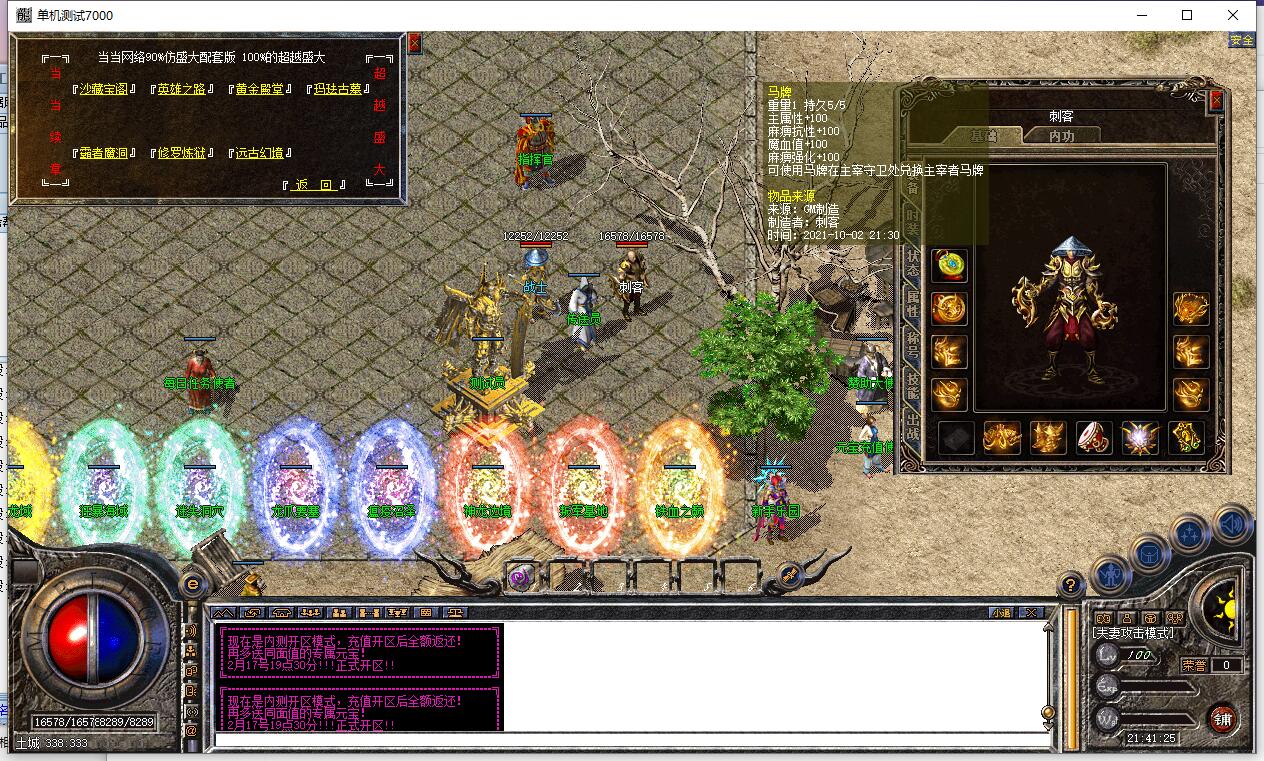Maximize the game window

tap(1187, 15)
